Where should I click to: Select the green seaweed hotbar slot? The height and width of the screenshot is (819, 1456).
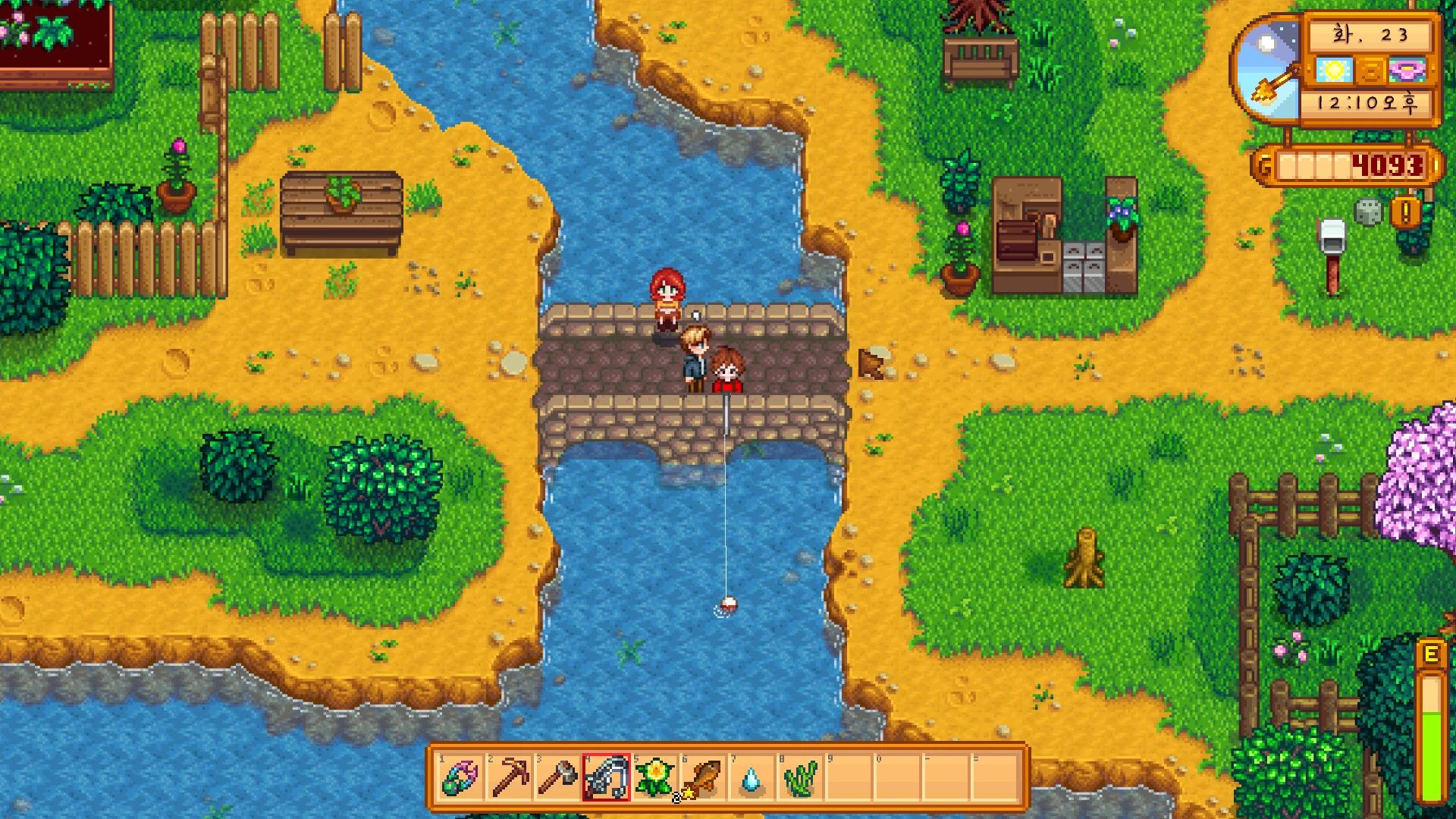(x=800, y=778)
